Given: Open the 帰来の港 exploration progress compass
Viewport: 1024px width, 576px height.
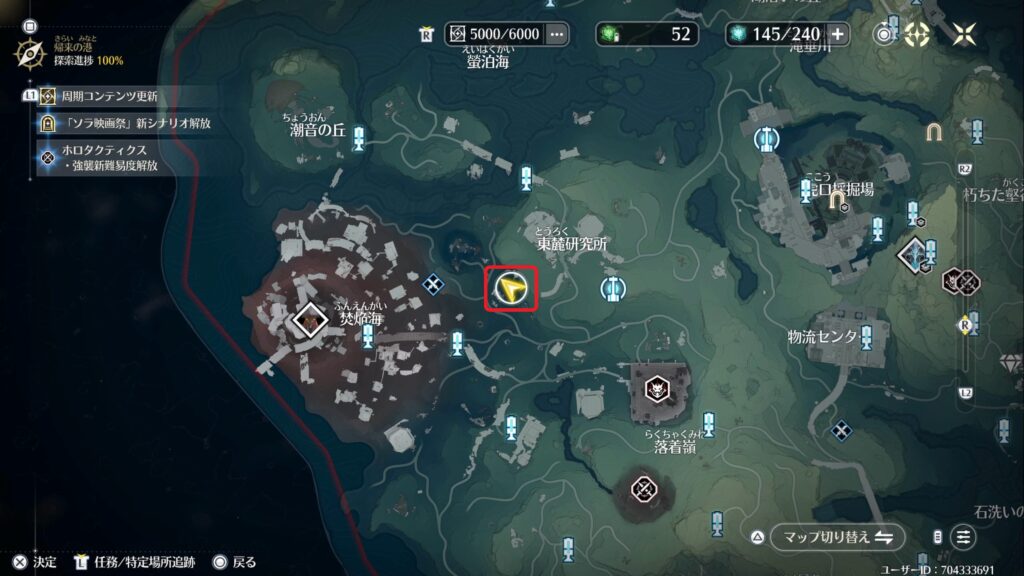Looking at the screenshot, I should click(29, 51).
